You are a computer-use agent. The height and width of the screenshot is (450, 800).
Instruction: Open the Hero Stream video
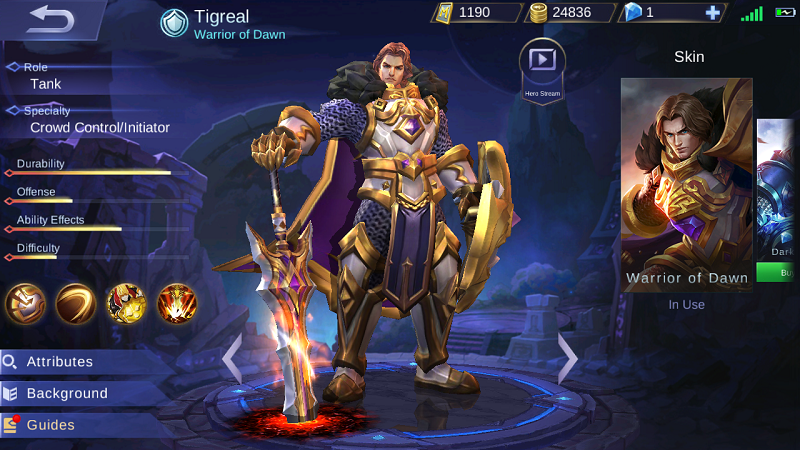point(542,63)
